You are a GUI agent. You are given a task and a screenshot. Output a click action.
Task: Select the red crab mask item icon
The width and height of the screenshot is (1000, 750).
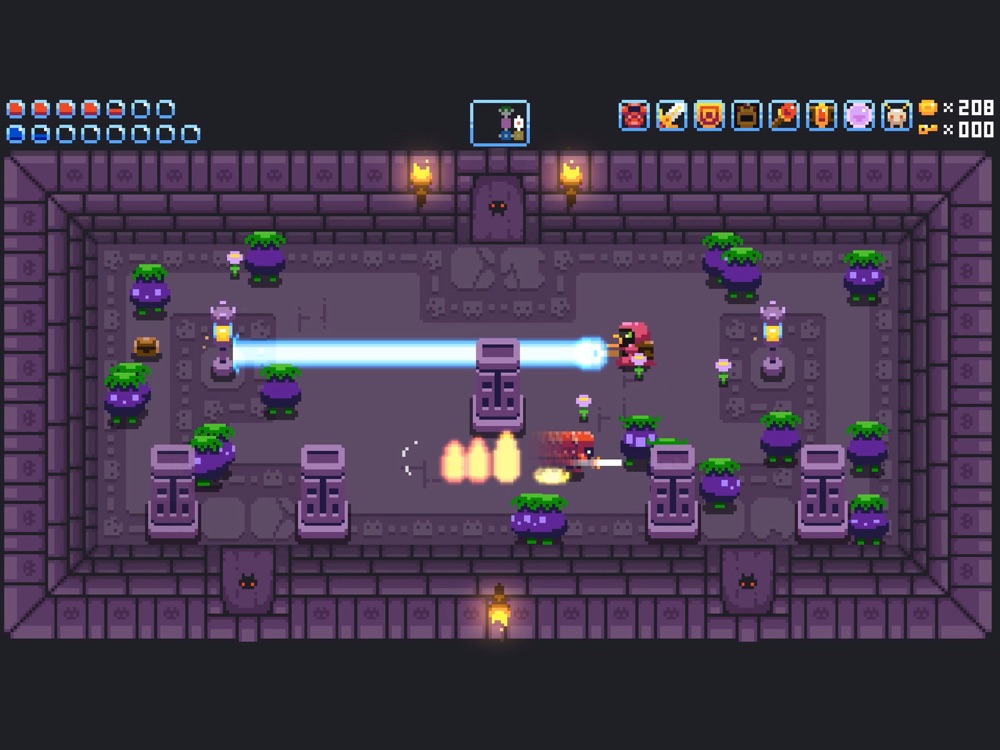click(634, 116)
